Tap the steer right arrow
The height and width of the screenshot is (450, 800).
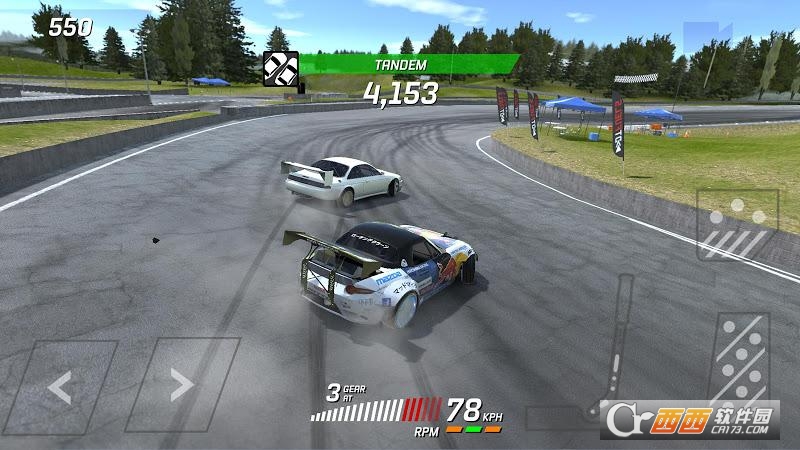[x=181, y=385]
